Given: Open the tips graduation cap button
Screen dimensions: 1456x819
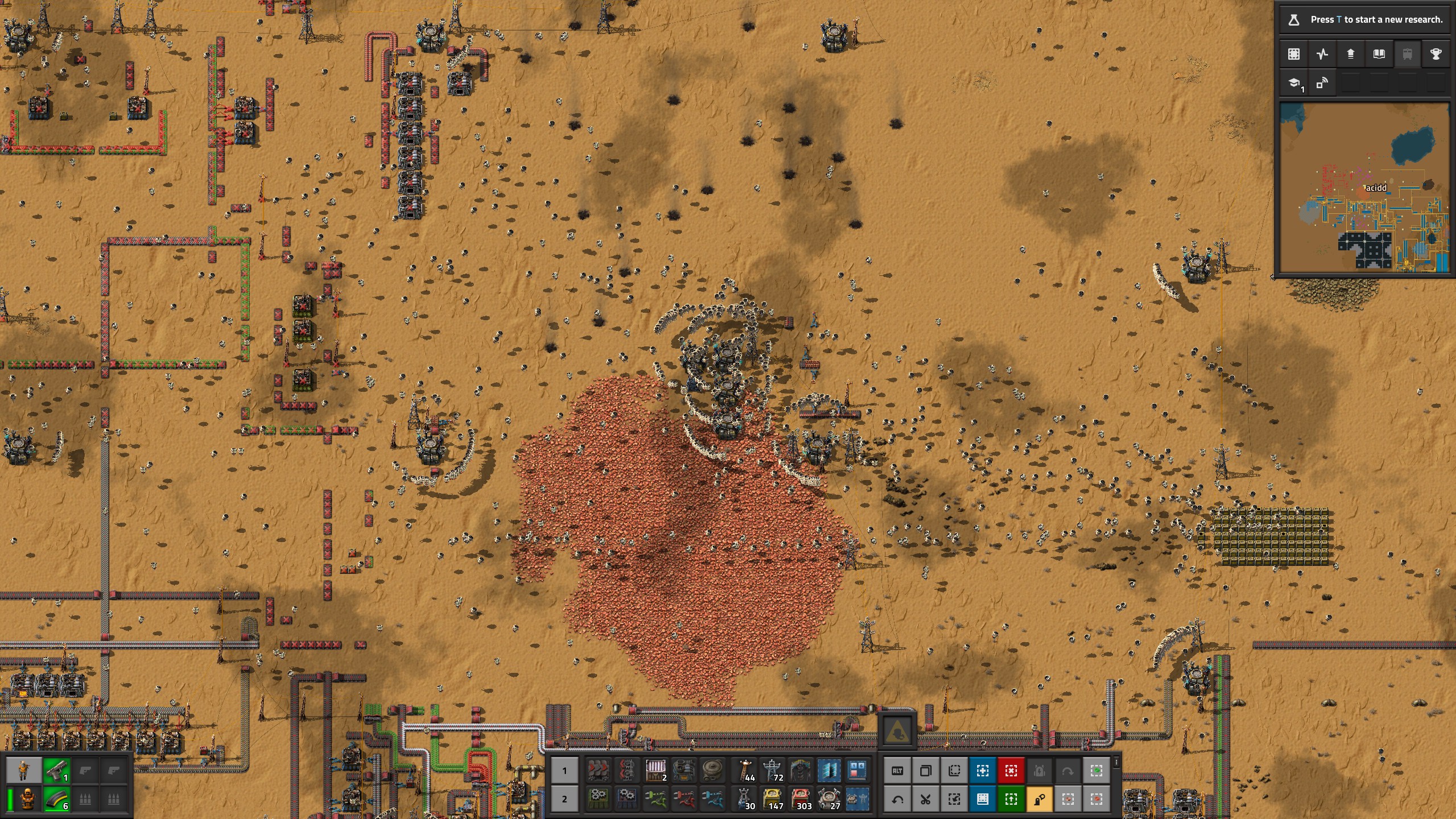Looking at the screenshot, I should [1294, 84].
